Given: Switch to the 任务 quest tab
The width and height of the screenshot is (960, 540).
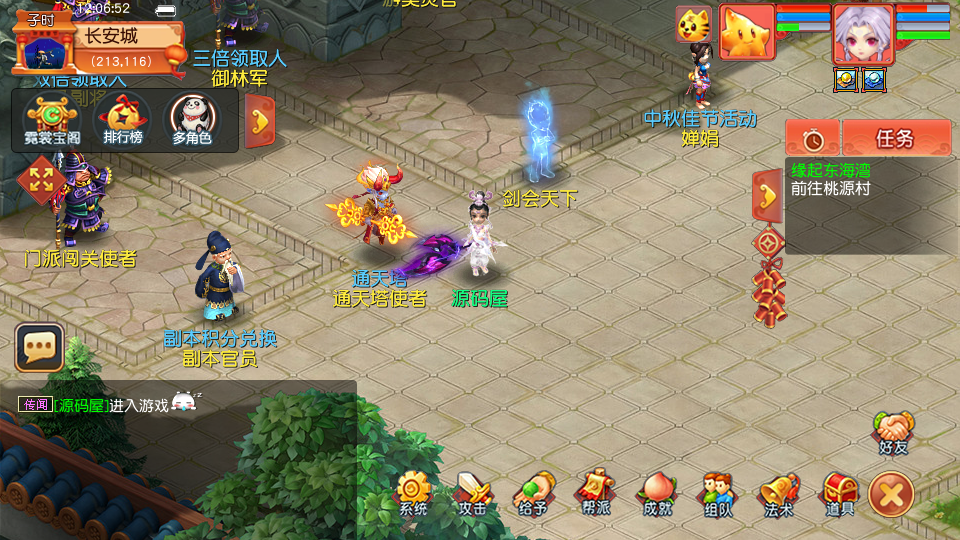Looking at the screenshot, I should (x=896, y=138).
